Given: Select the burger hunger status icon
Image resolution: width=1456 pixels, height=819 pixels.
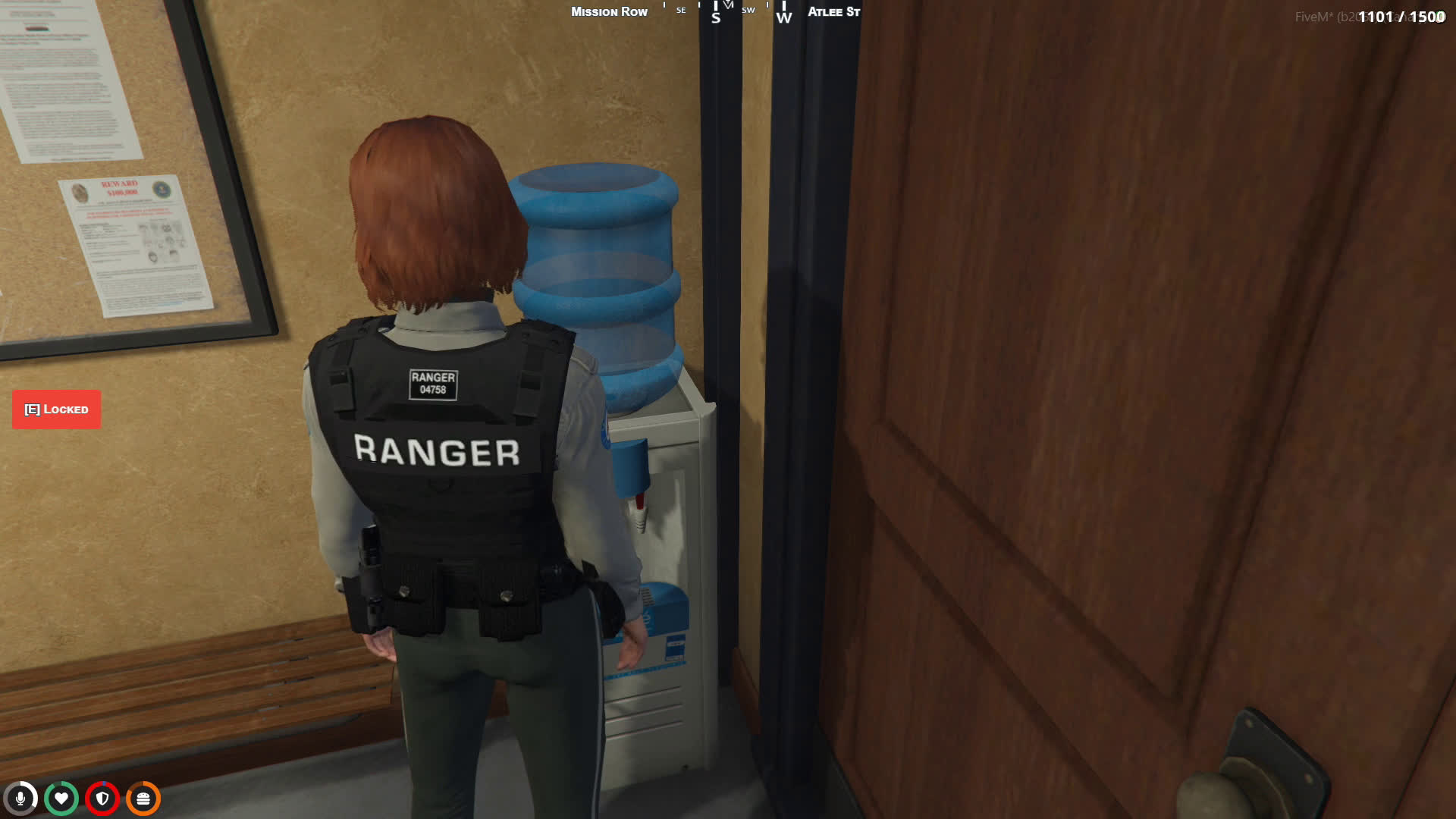Looking at the screenshot, I should click(x=143, y=799).
